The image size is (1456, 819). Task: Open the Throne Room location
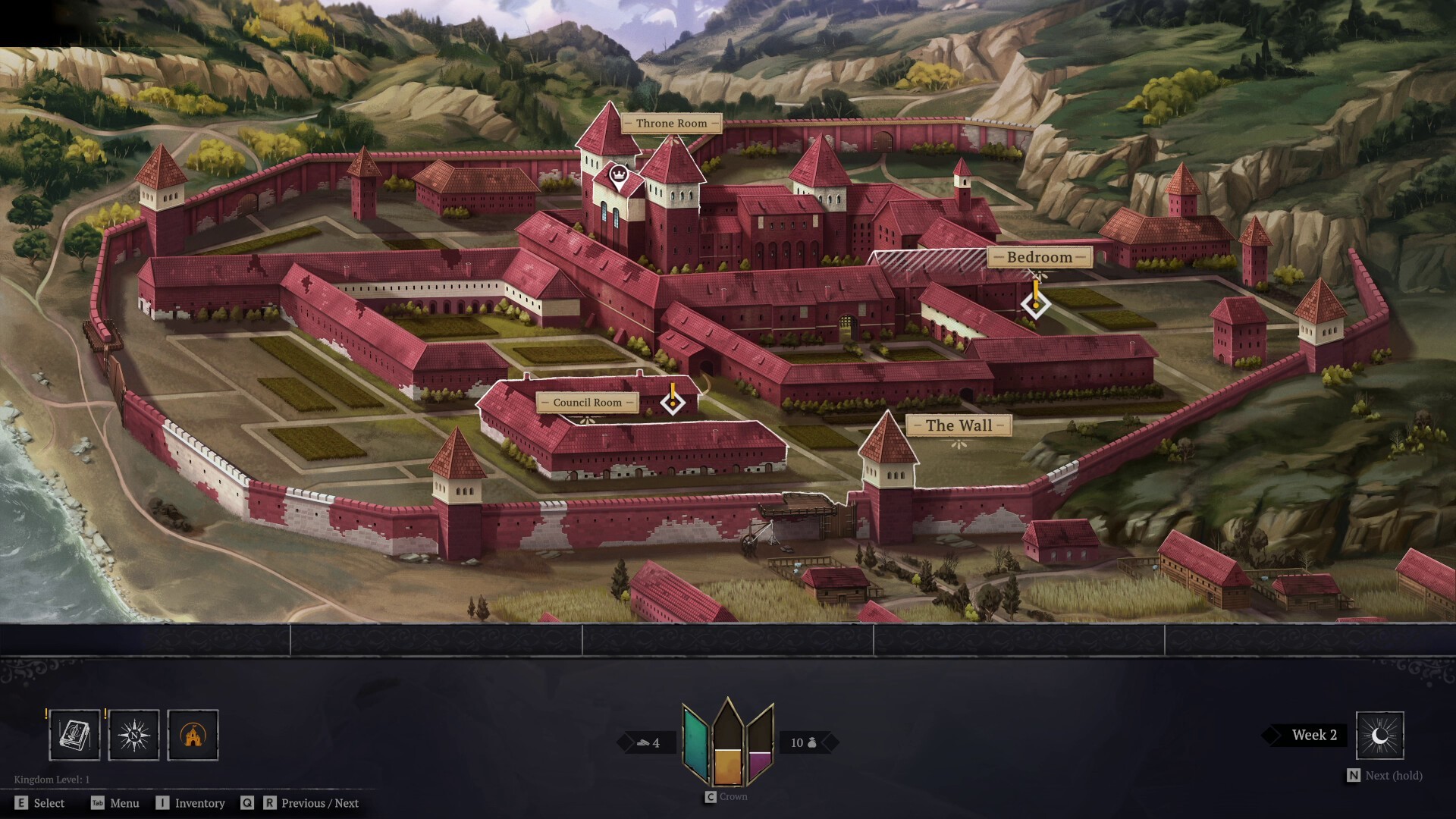point(671,123)
